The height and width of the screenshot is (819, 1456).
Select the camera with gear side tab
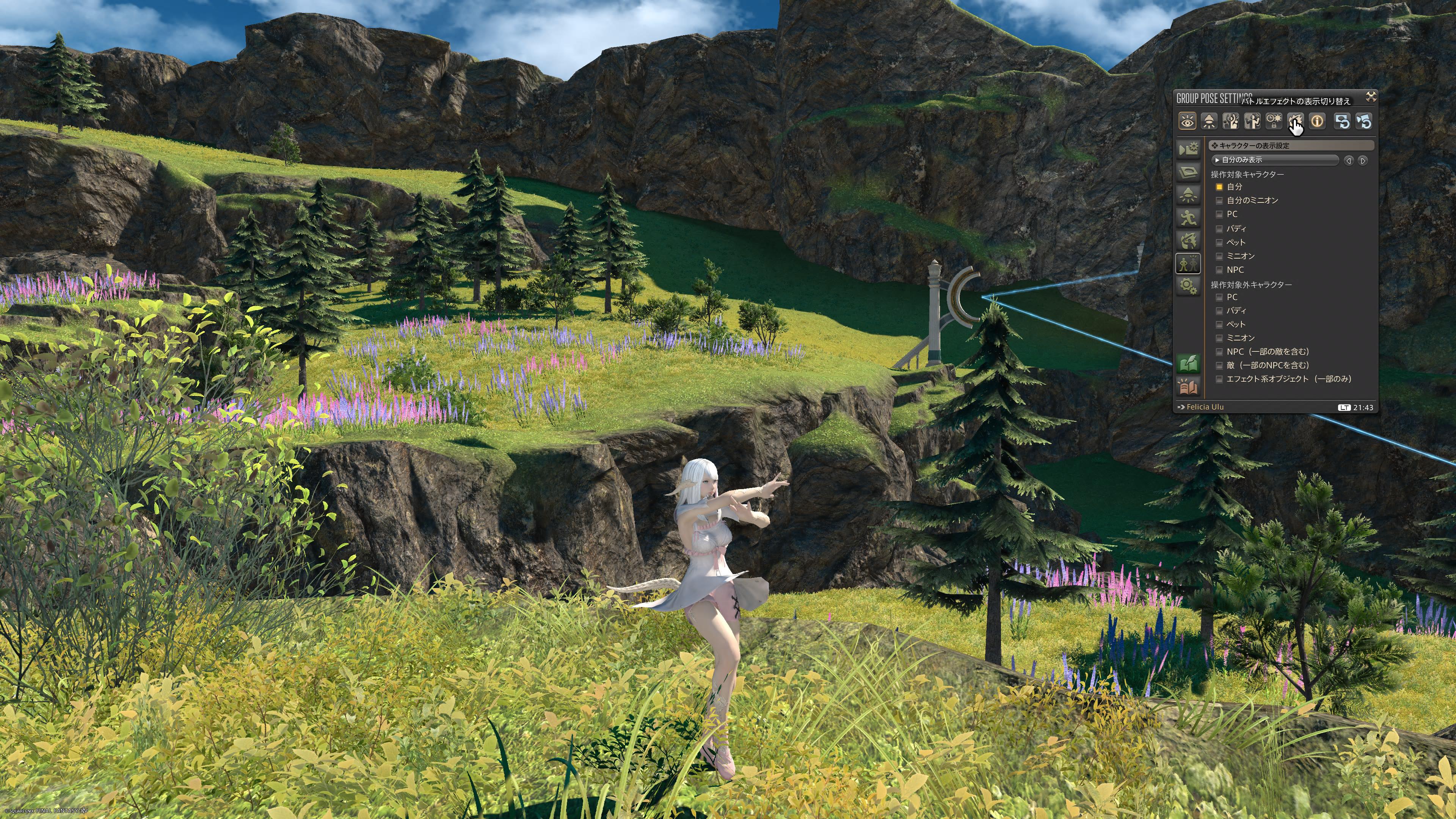[x=1188, y=149]
